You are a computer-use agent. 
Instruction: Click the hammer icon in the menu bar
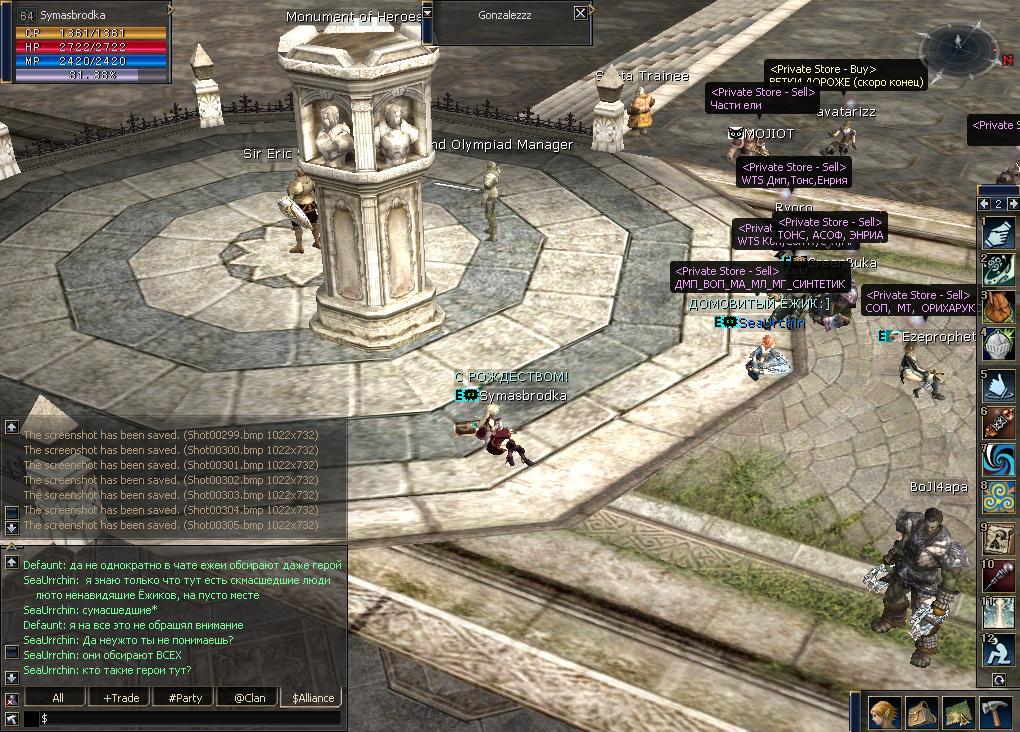(x=996, y=712)
